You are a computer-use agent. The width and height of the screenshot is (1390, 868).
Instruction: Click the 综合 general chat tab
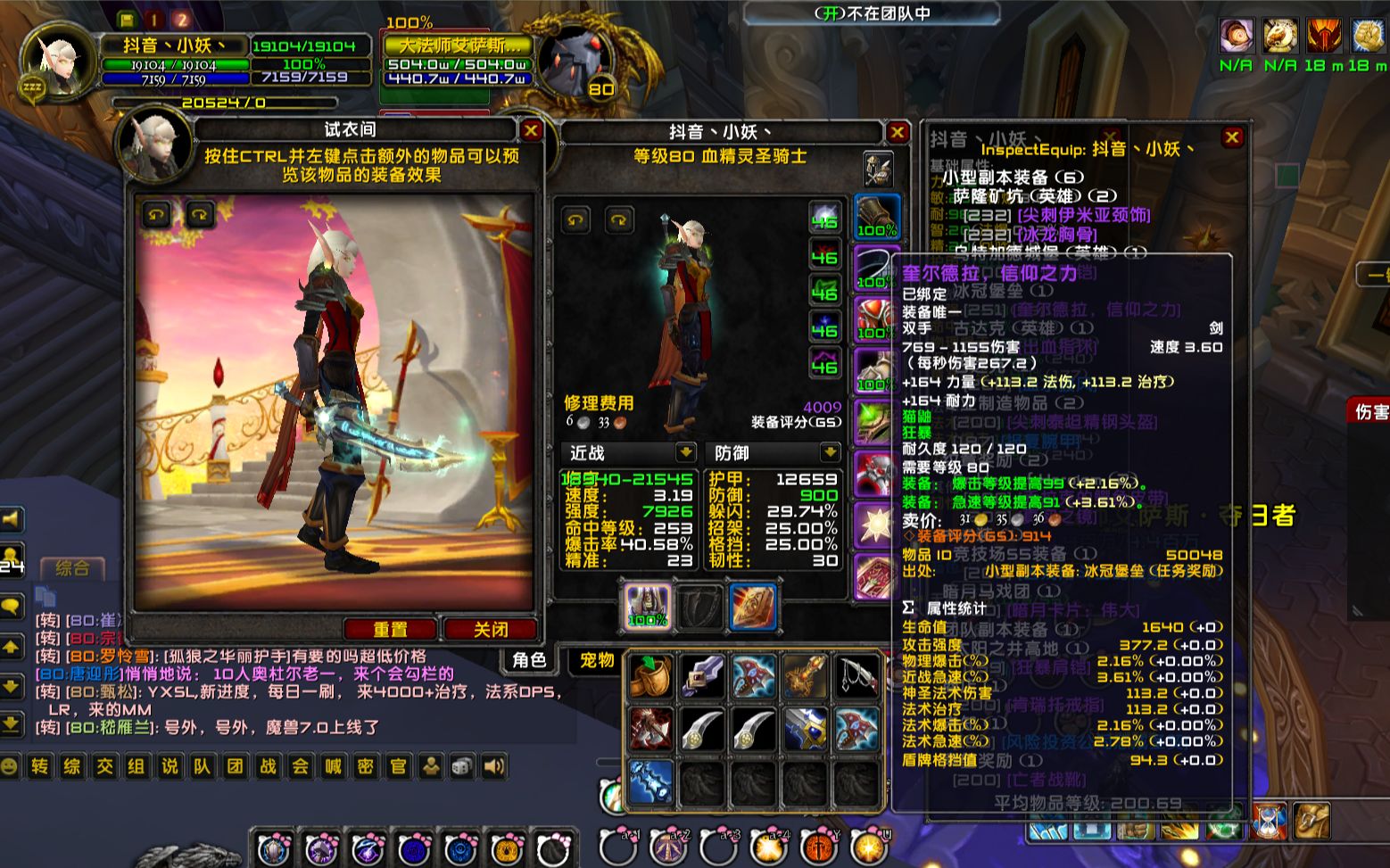click(72, 567)
